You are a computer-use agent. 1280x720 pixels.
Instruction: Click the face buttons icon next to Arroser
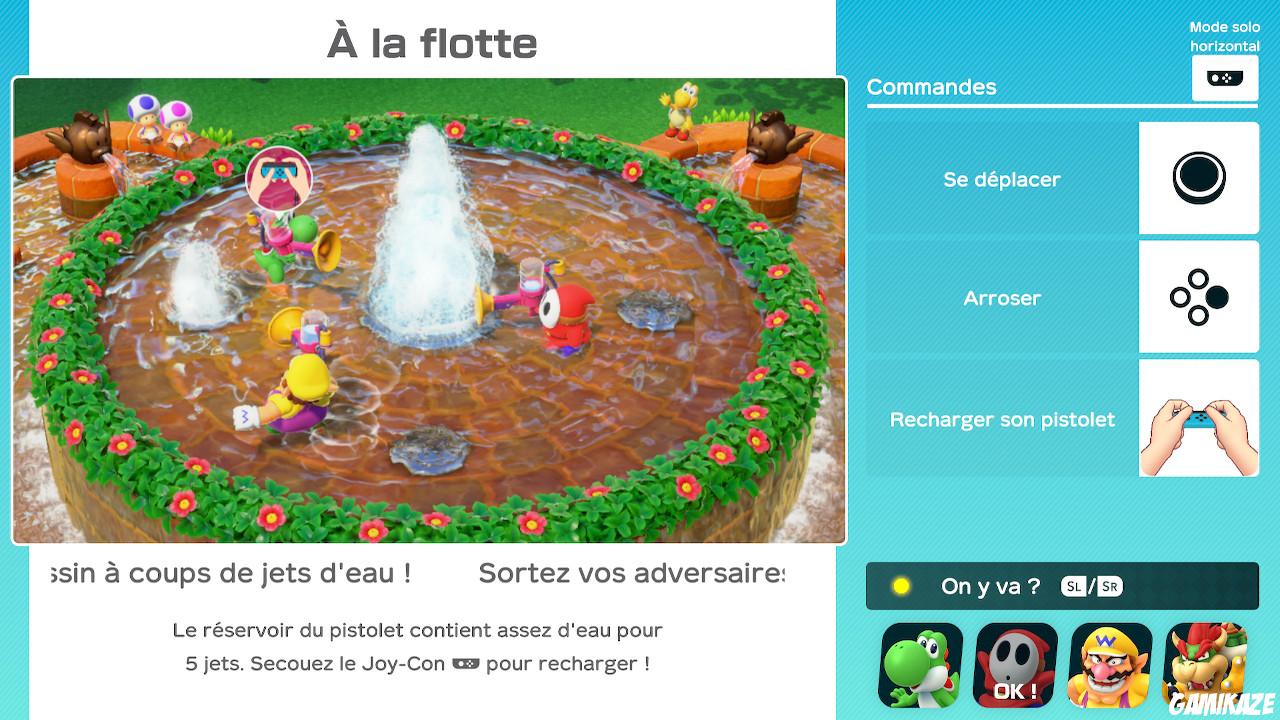click(x=1198, y=297)
